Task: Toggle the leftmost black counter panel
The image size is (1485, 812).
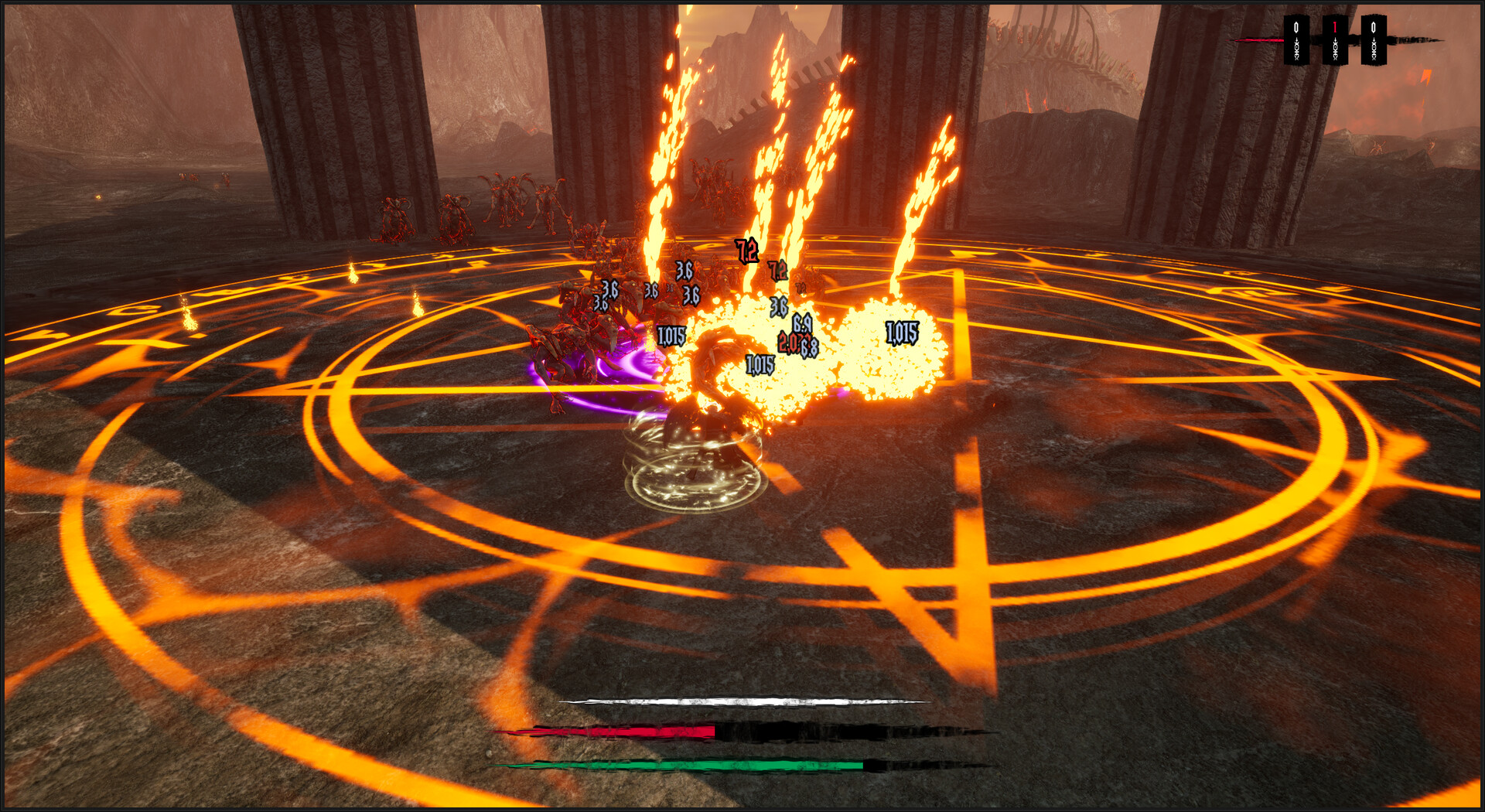Action: pyautogui.click(x=1297, y=39)
